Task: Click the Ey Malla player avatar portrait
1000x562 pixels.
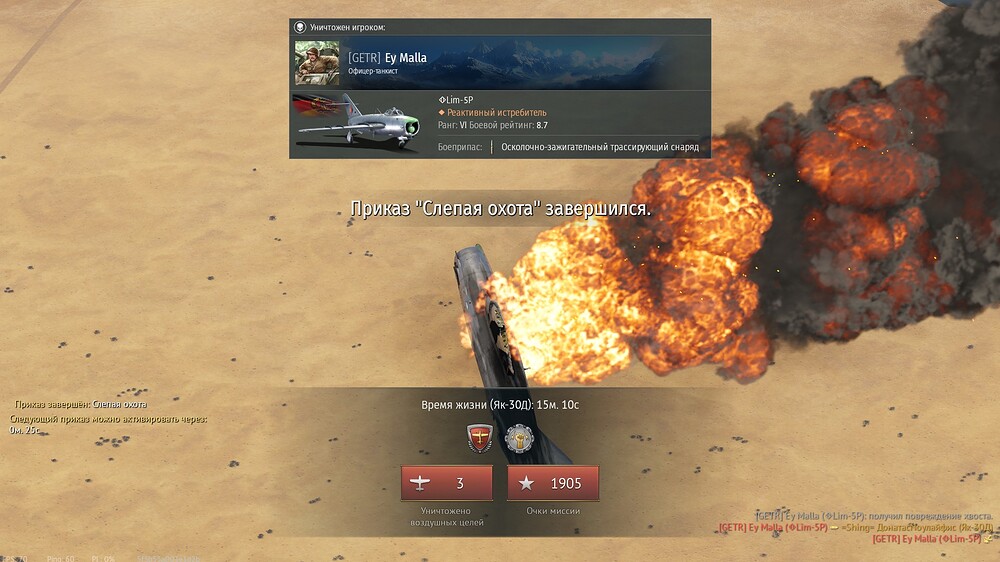Action: 317,63
